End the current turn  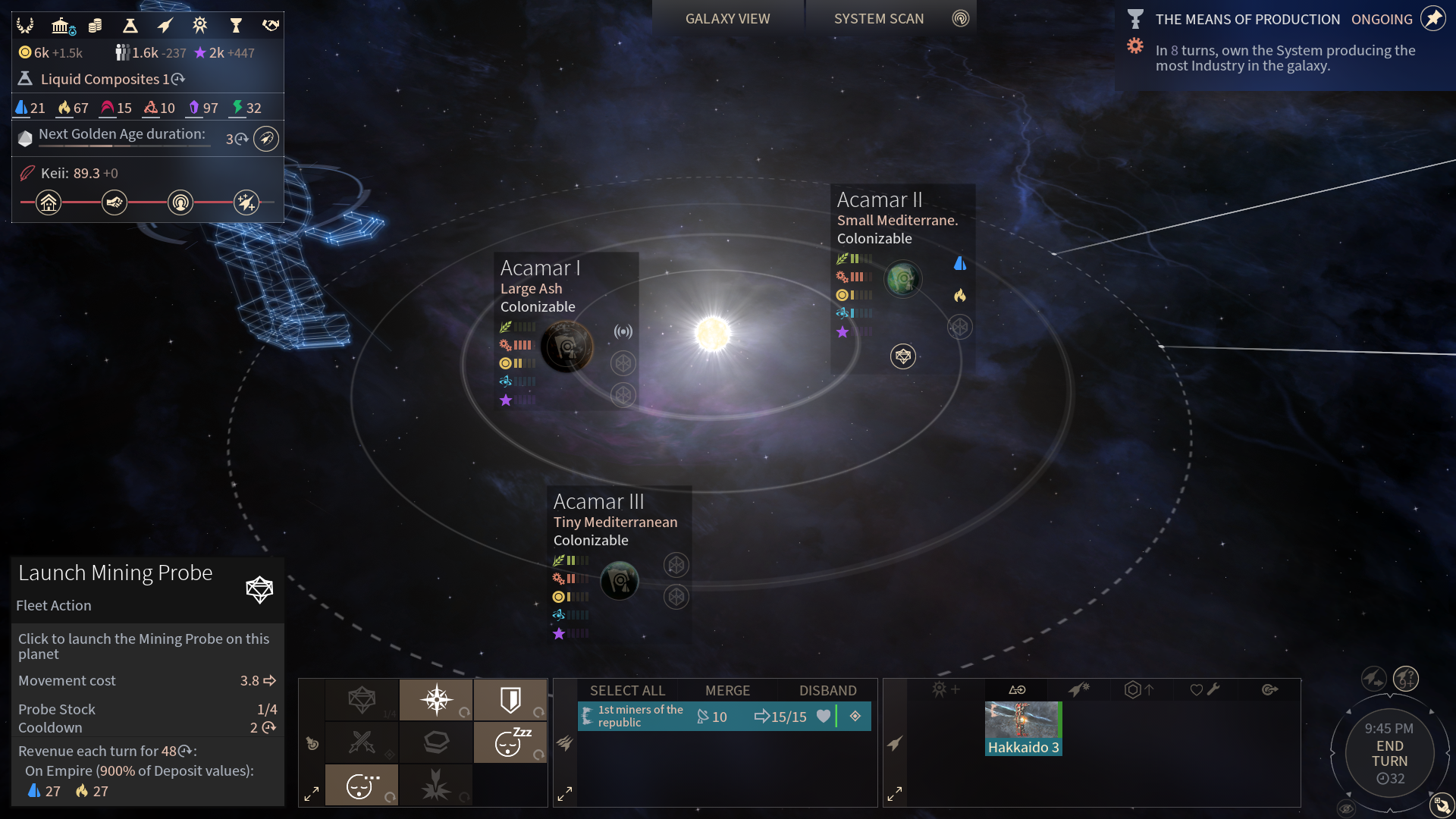pyautogui.click(x=1389, y=754)
